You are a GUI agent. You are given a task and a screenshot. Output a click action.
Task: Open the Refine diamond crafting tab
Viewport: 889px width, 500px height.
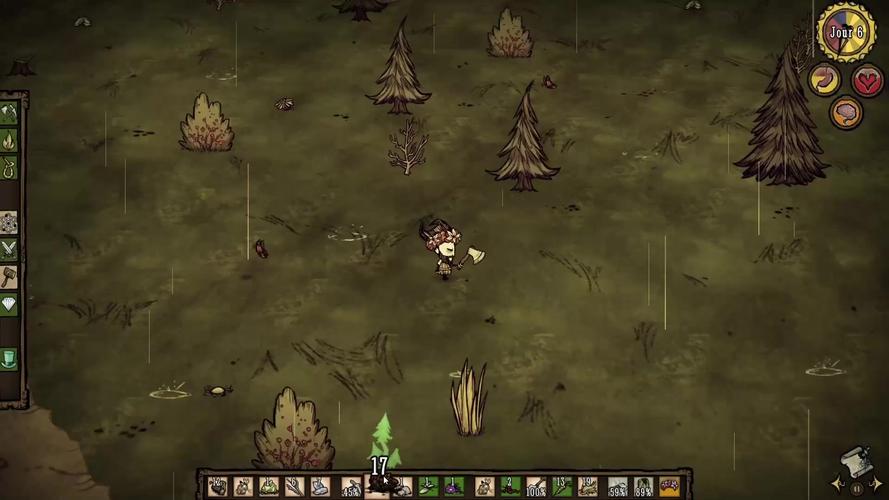click(x=9, y=304)
